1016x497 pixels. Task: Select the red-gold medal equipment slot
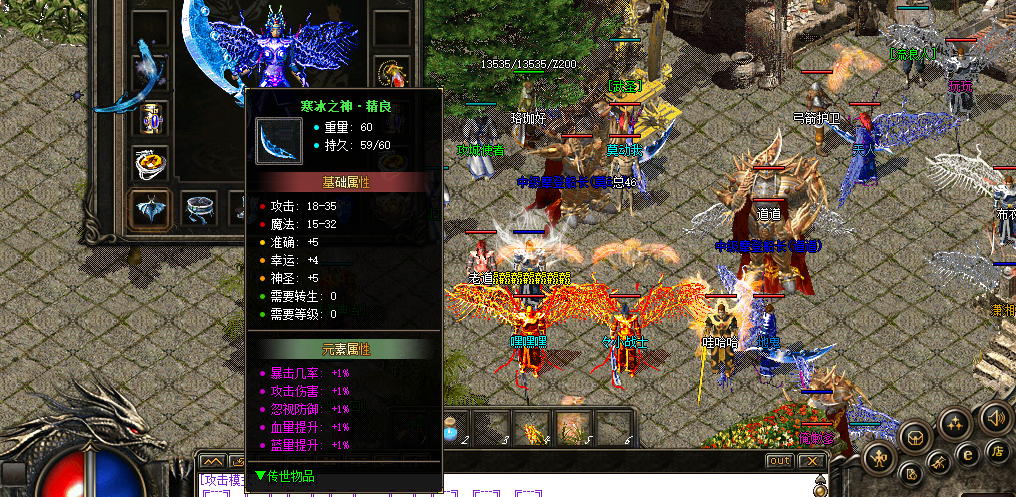[x=392, y=72]
